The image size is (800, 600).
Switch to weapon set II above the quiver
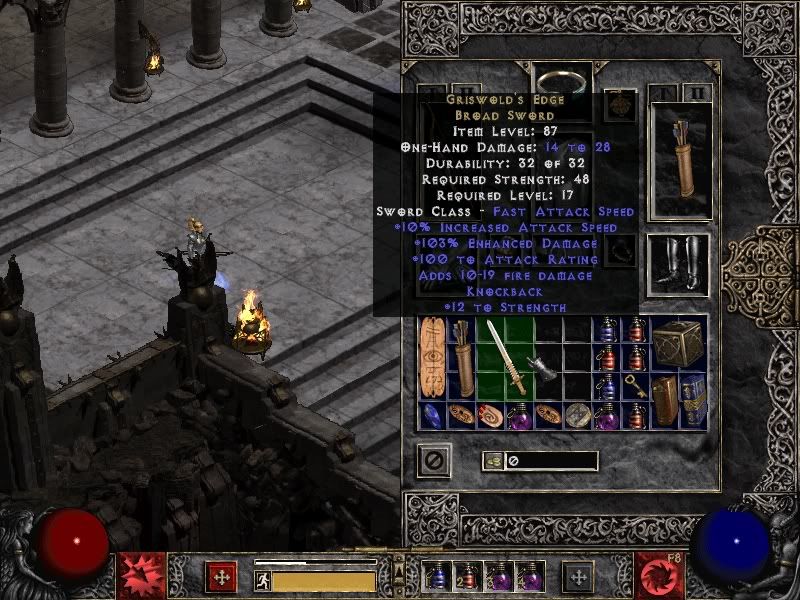click(698, 94)
